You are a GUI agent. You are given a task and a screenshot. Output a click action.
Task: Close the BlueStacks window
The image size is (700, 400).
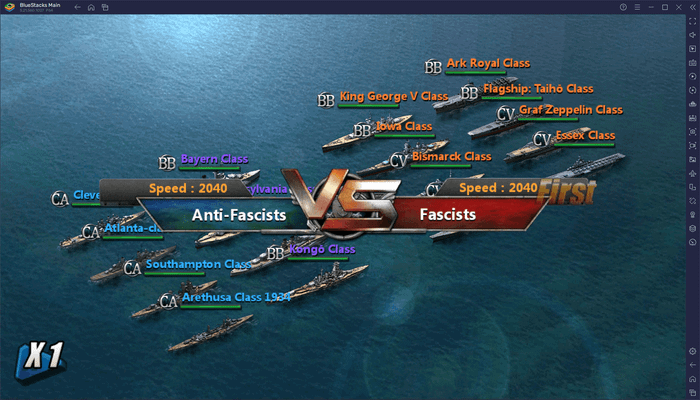pos(677,7)
